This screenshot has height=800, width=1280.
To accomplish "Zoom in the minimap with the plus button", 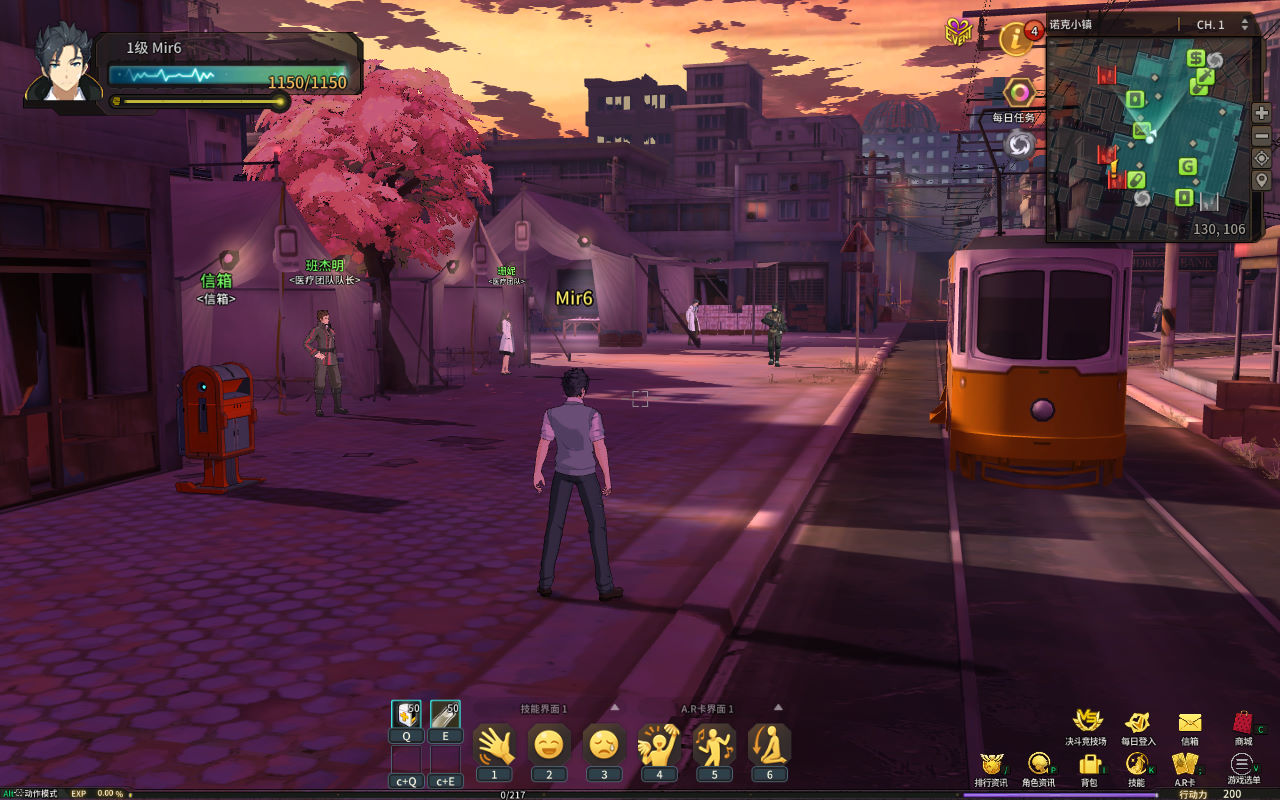I will click(x=1261, y=113).
